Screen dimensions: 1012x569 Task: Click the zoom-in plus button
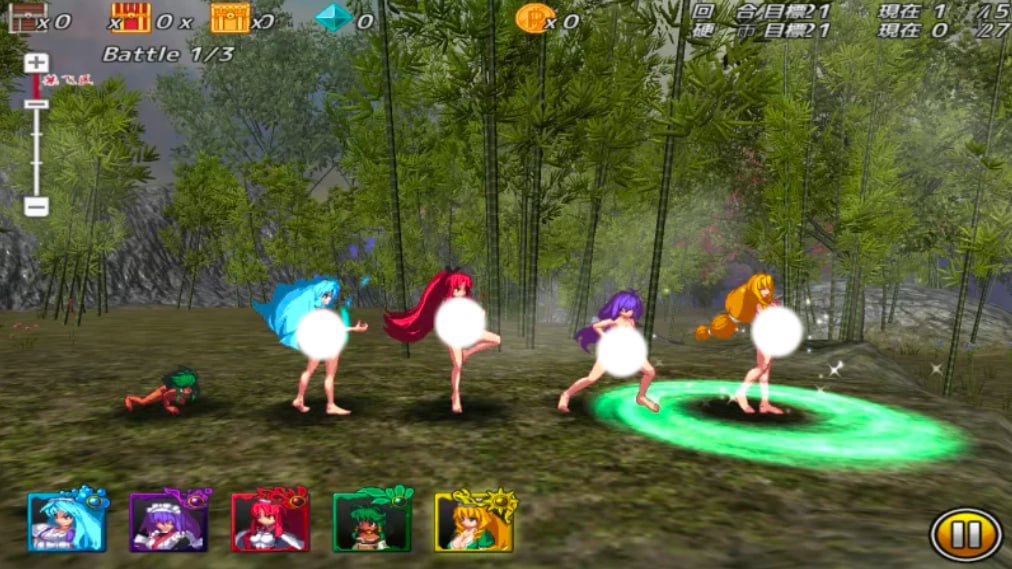tap(36, 62)
